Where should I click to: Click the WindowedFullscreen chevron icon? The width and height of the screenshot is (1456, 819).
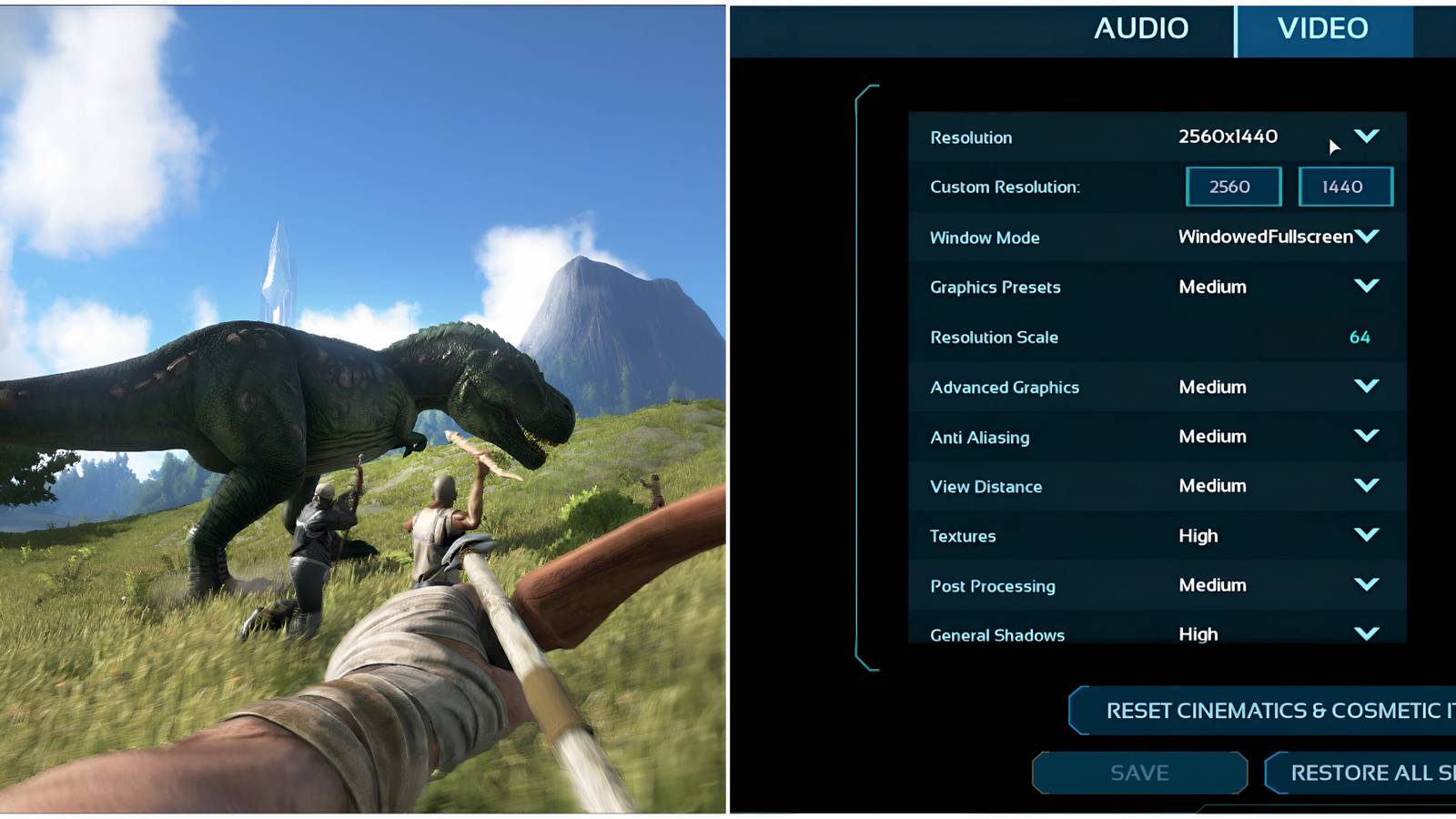pos(1368,236)
